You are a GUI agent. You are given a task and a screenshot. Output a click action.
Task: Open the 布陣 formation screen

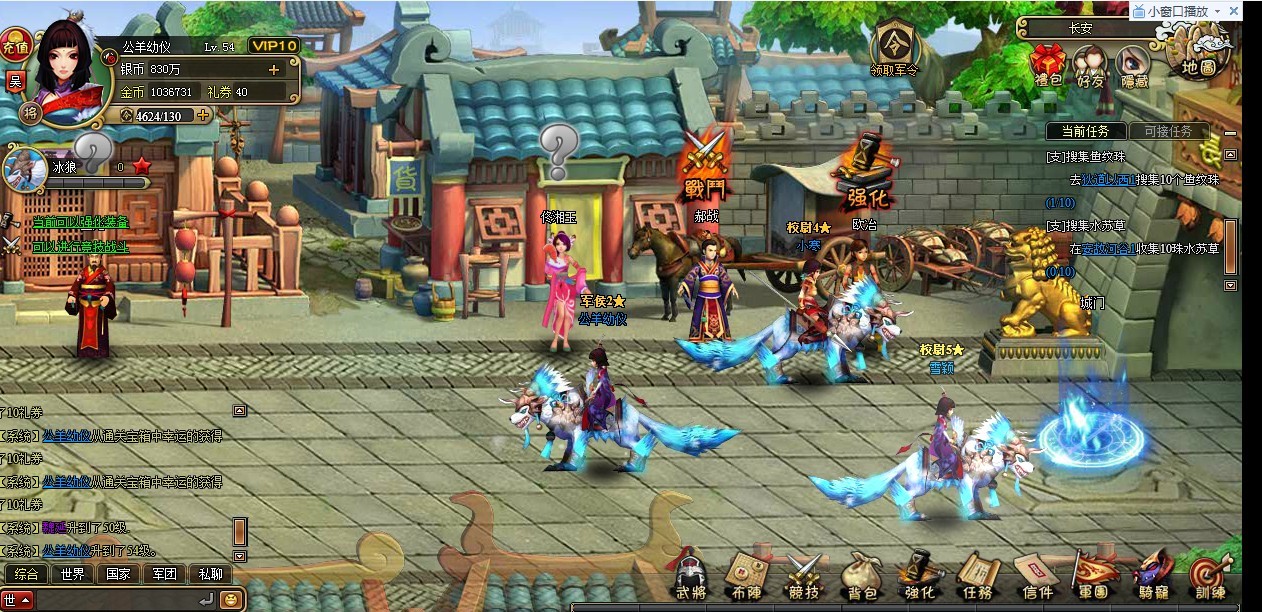point(744,577)
